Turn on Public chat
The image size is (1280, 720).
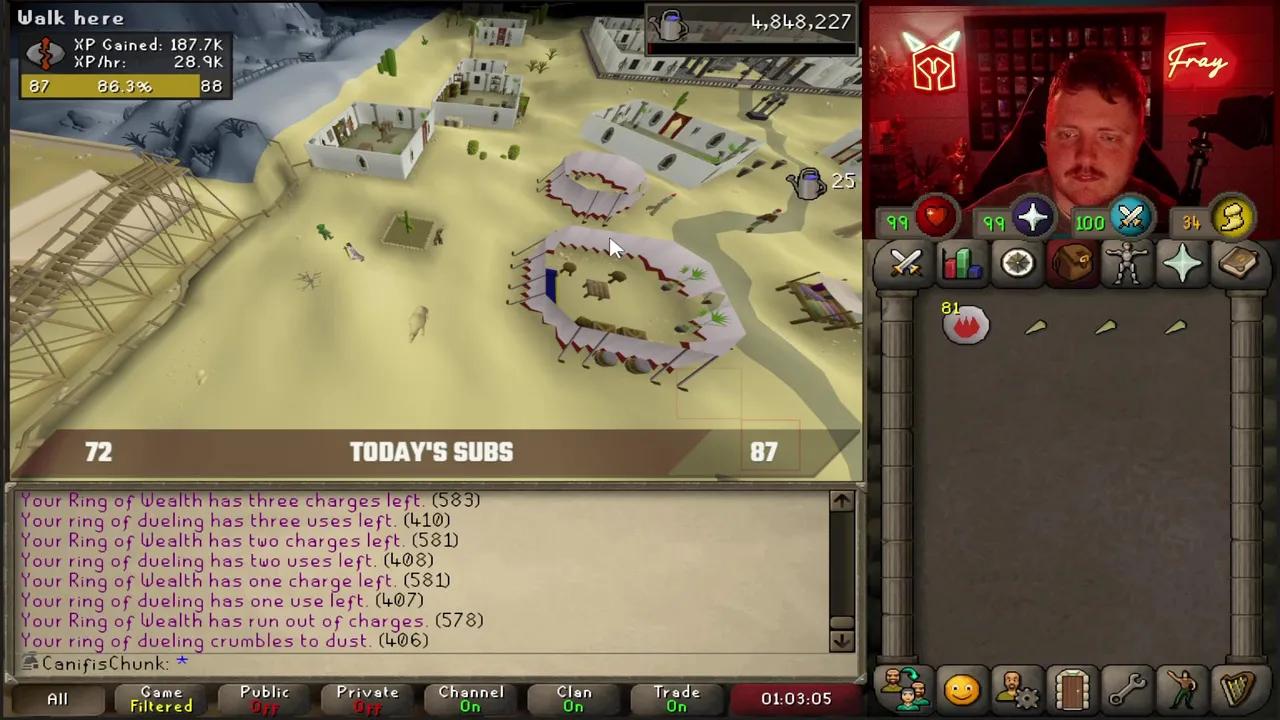point(263,698)
